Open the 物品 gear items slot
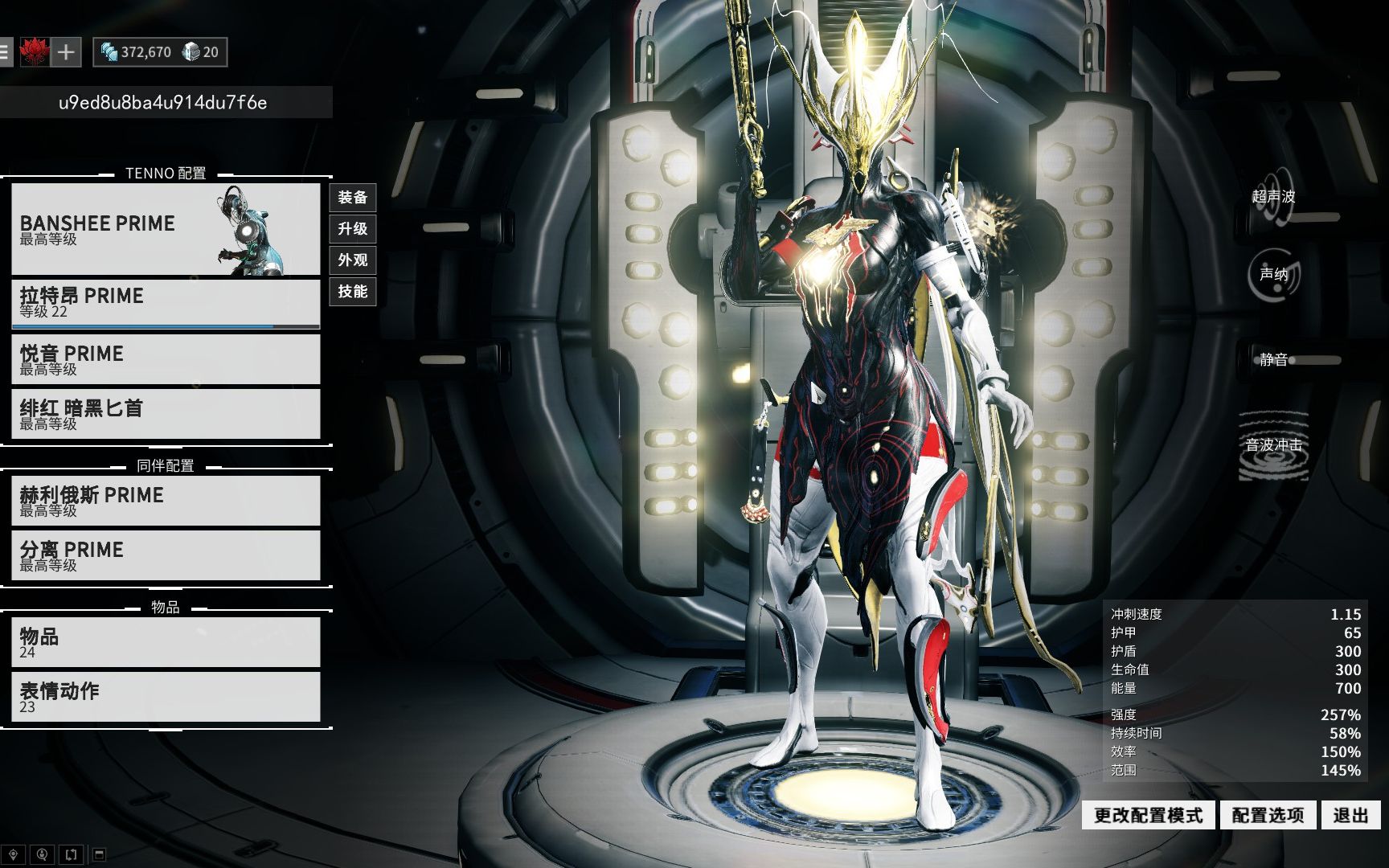1389x868 pixels. tap(166, 642)
